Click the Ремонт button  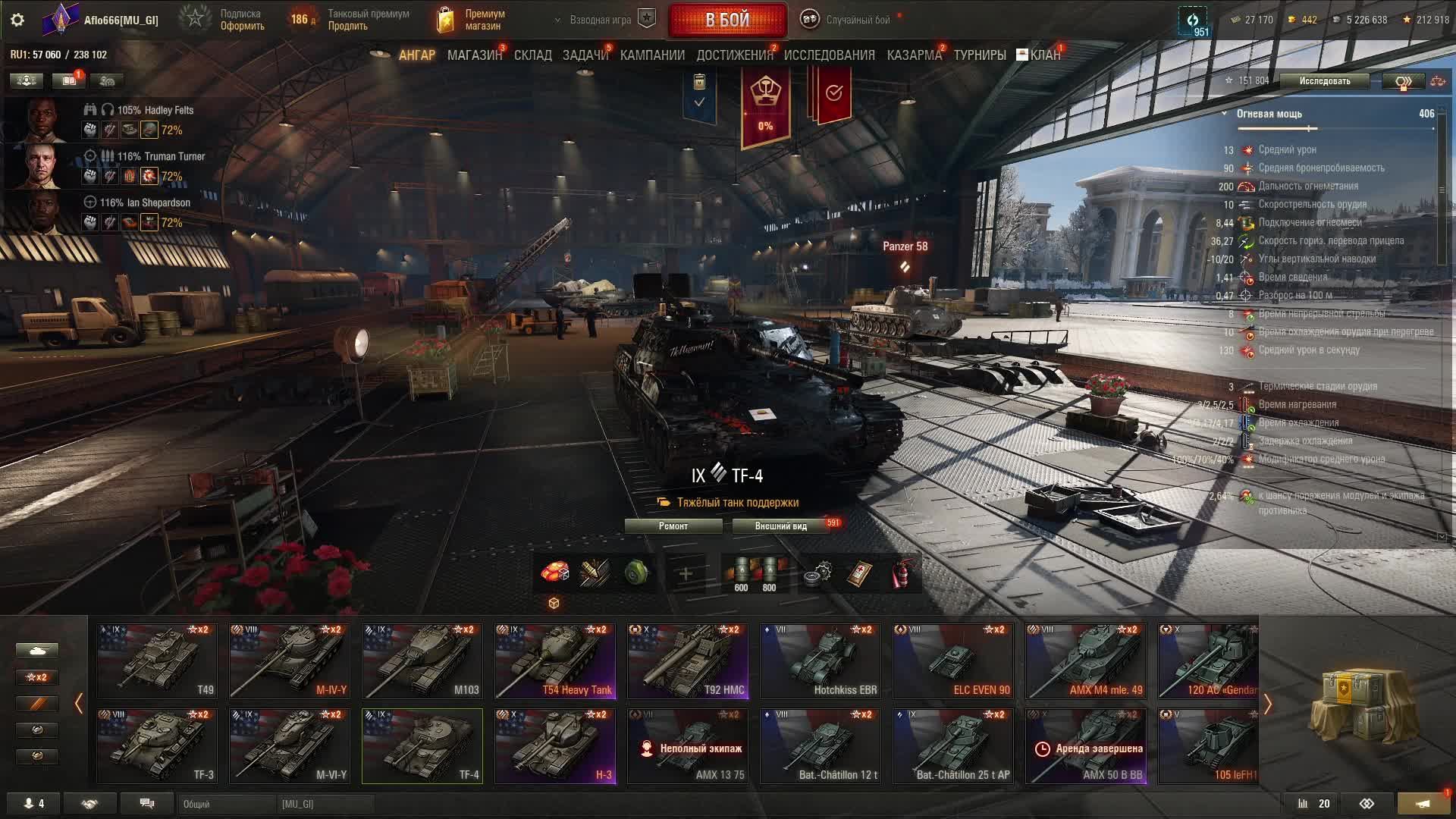tap(673, 526)
